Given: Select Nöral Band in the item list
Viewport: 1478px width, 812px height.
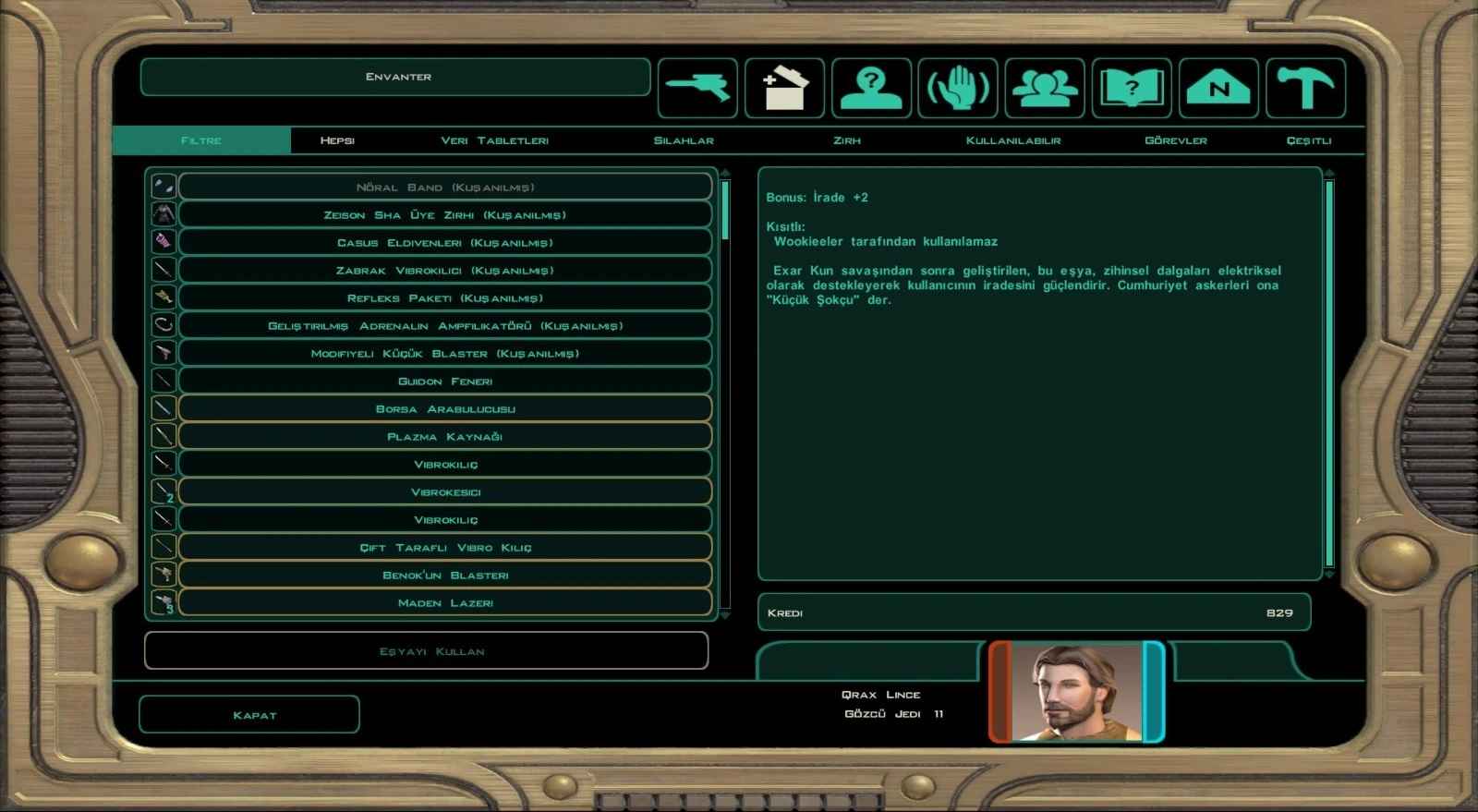Looking at the screenshot, I should click(x=445, y=187).
